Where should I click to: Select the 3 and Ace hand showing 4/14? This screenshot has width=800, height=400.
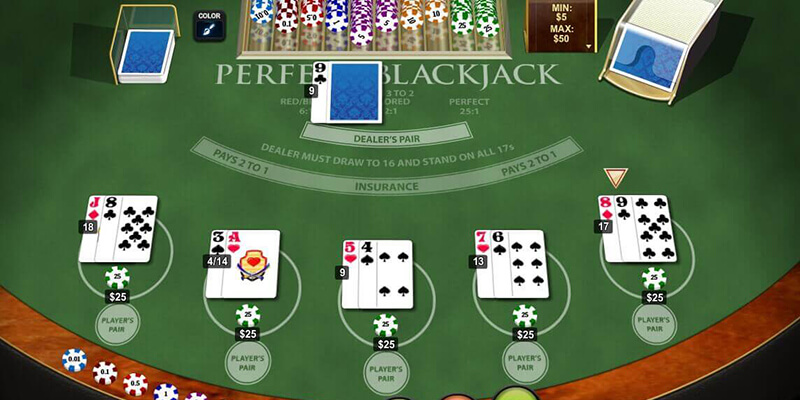point(243,263)
